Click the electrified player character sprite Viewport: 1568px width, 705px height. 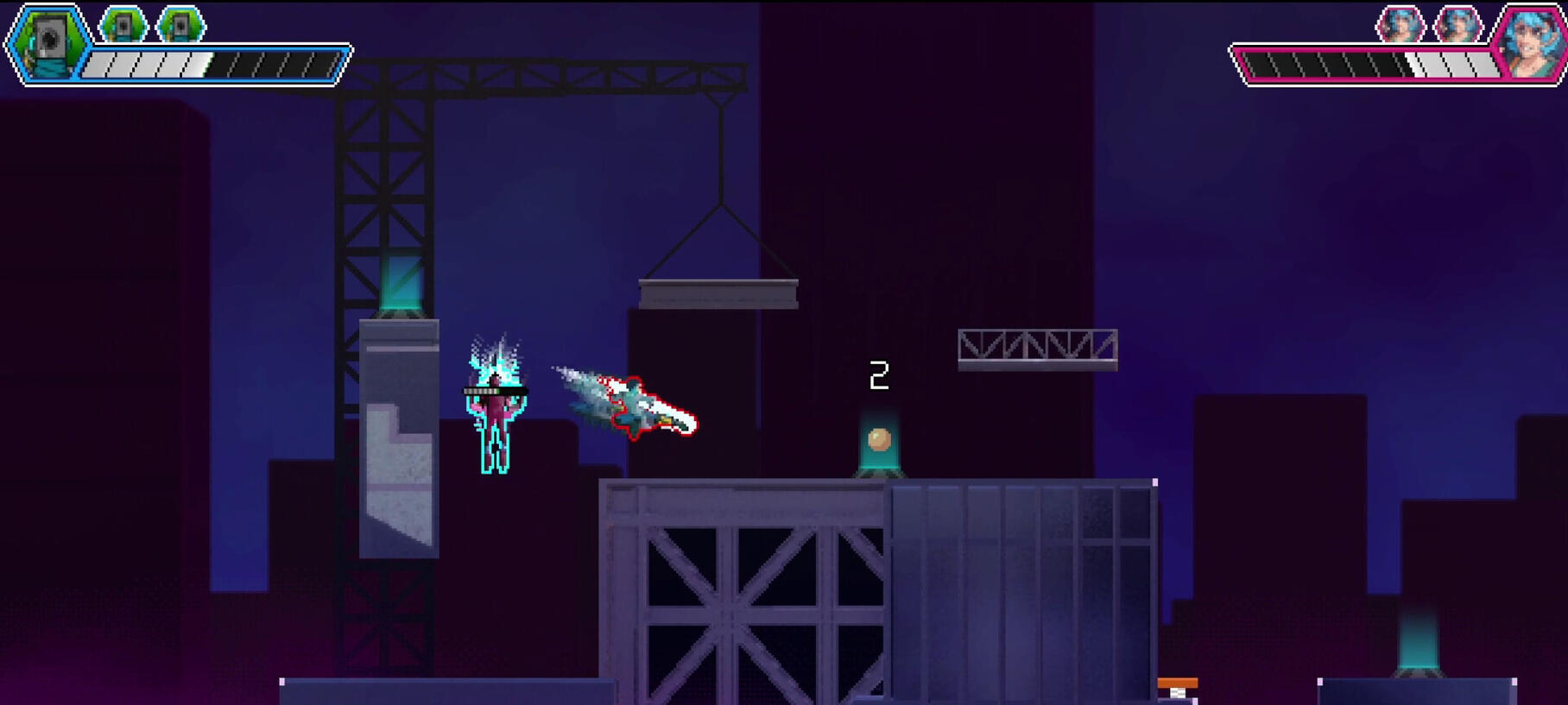tap(496, 414)
